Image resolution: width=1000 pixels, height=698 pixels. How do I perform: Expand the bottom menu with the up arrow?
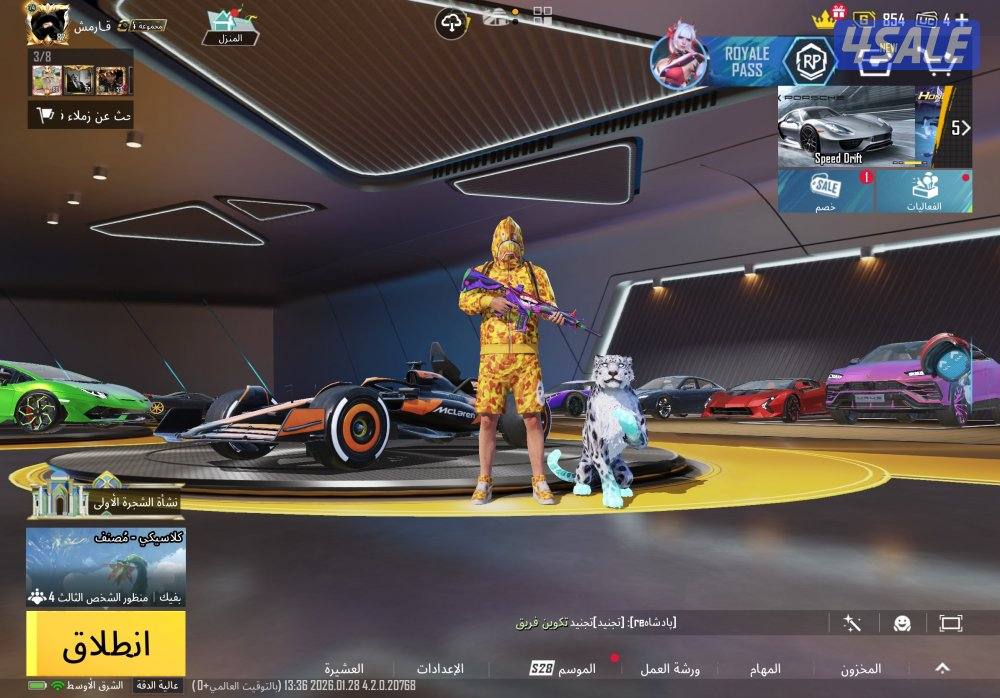[942, 667]
